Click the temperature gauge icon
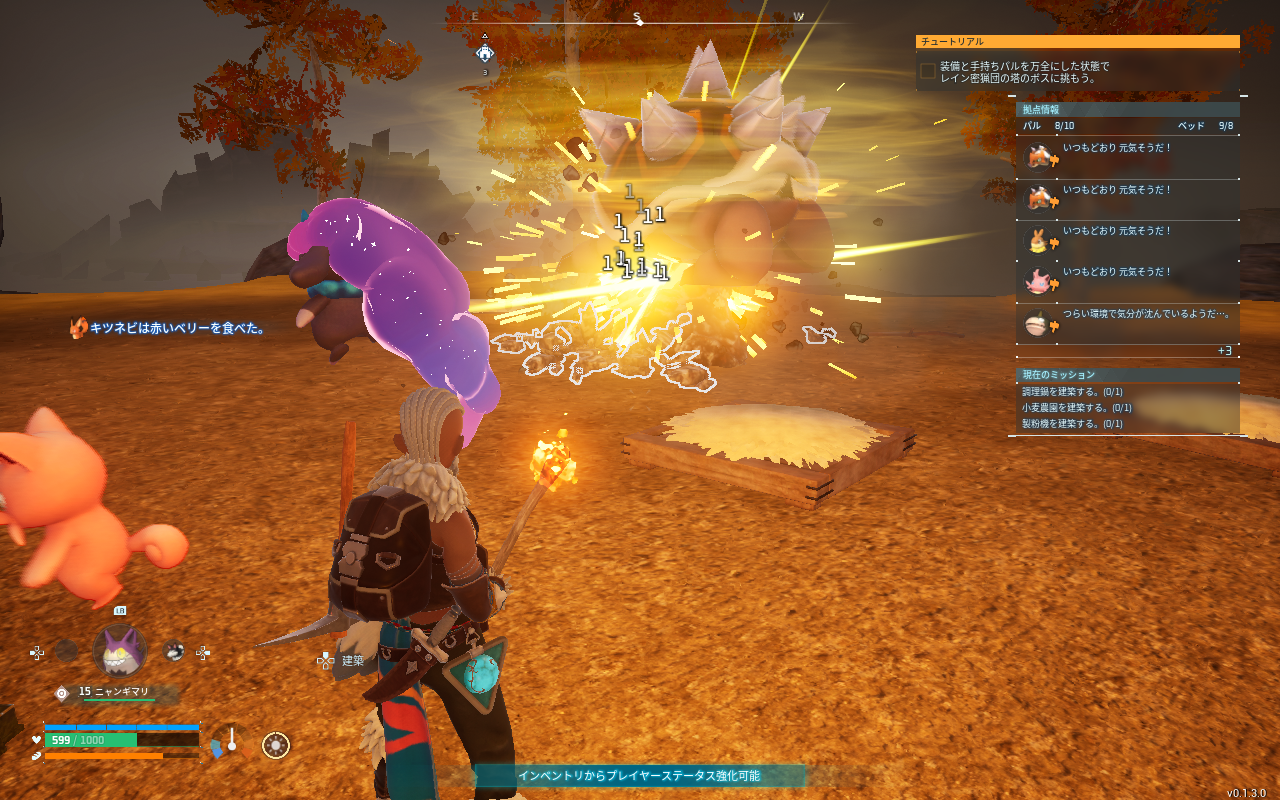Image resolution: width=1280 pixels, height=800 pixels. coord(231,743)
